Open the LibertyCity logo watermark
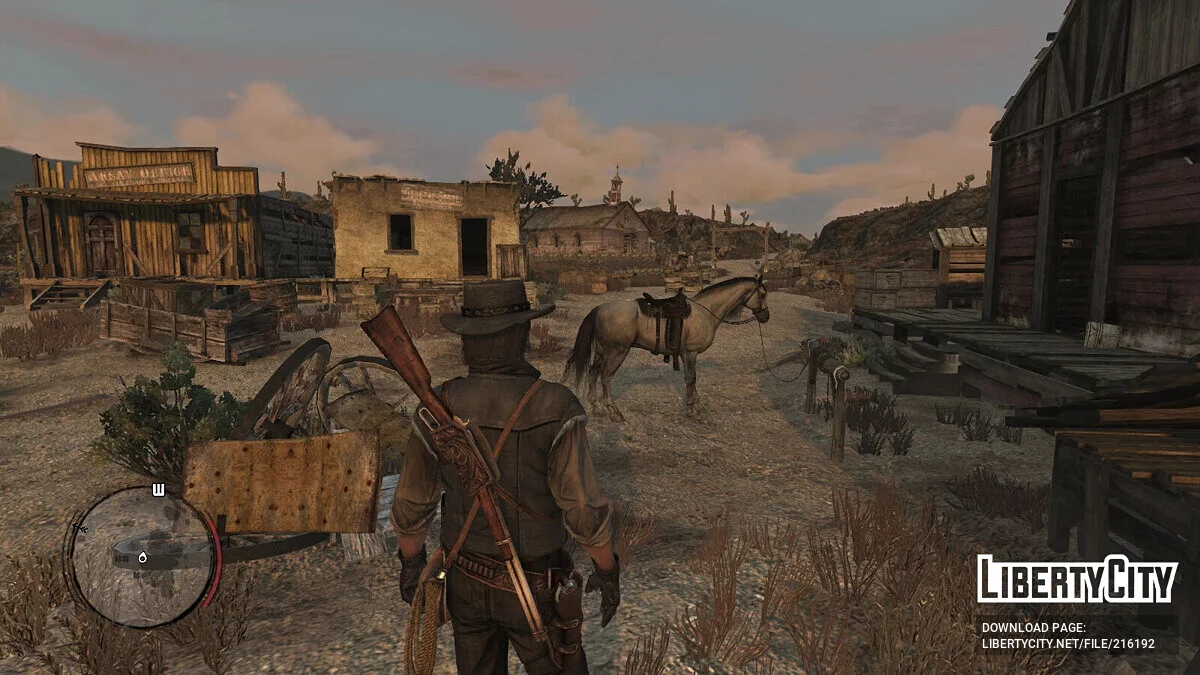 coord(1077,580)
